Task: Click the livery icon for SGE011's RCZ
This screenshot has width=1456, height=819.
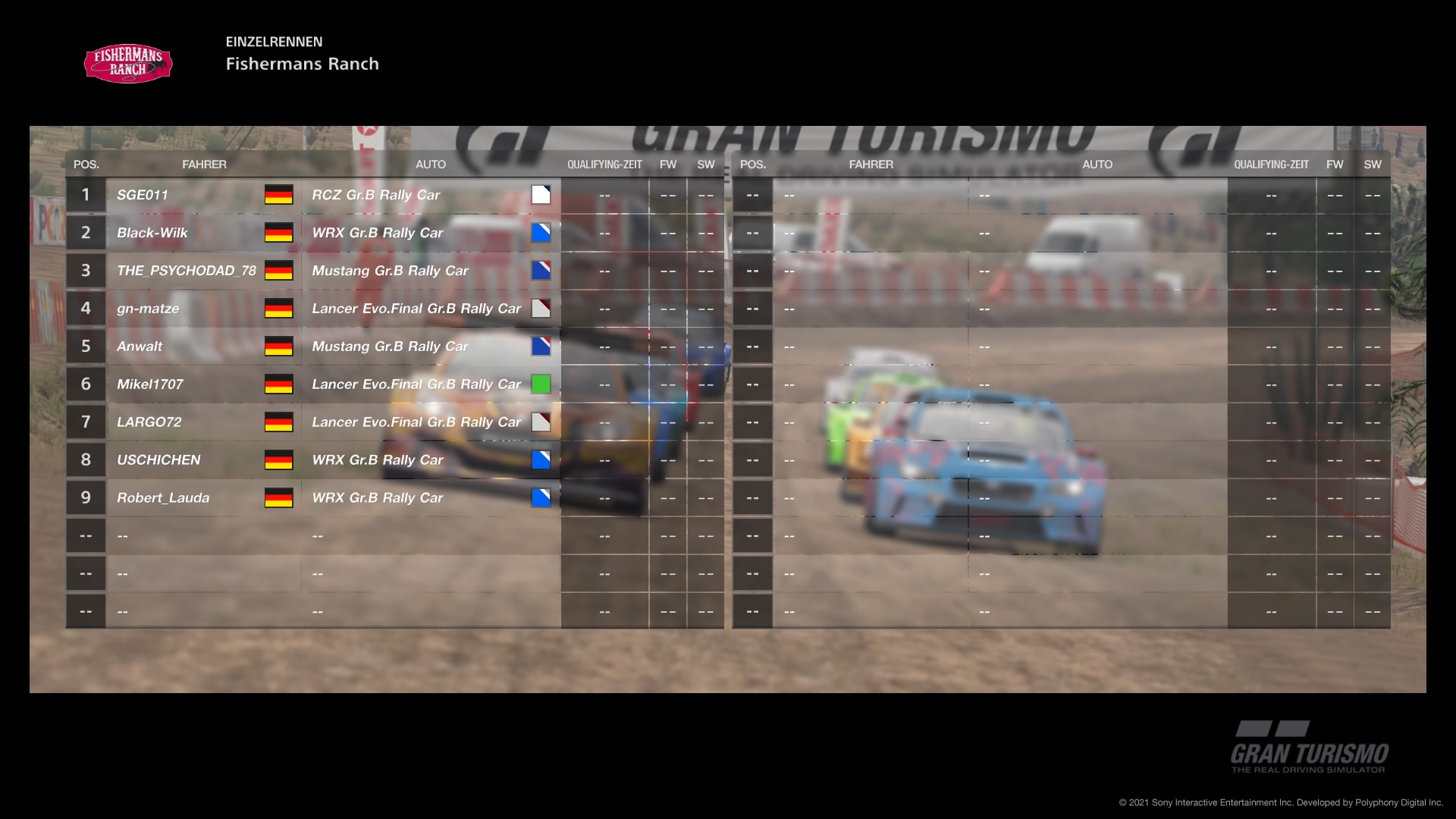Action: tap(541, 195)
